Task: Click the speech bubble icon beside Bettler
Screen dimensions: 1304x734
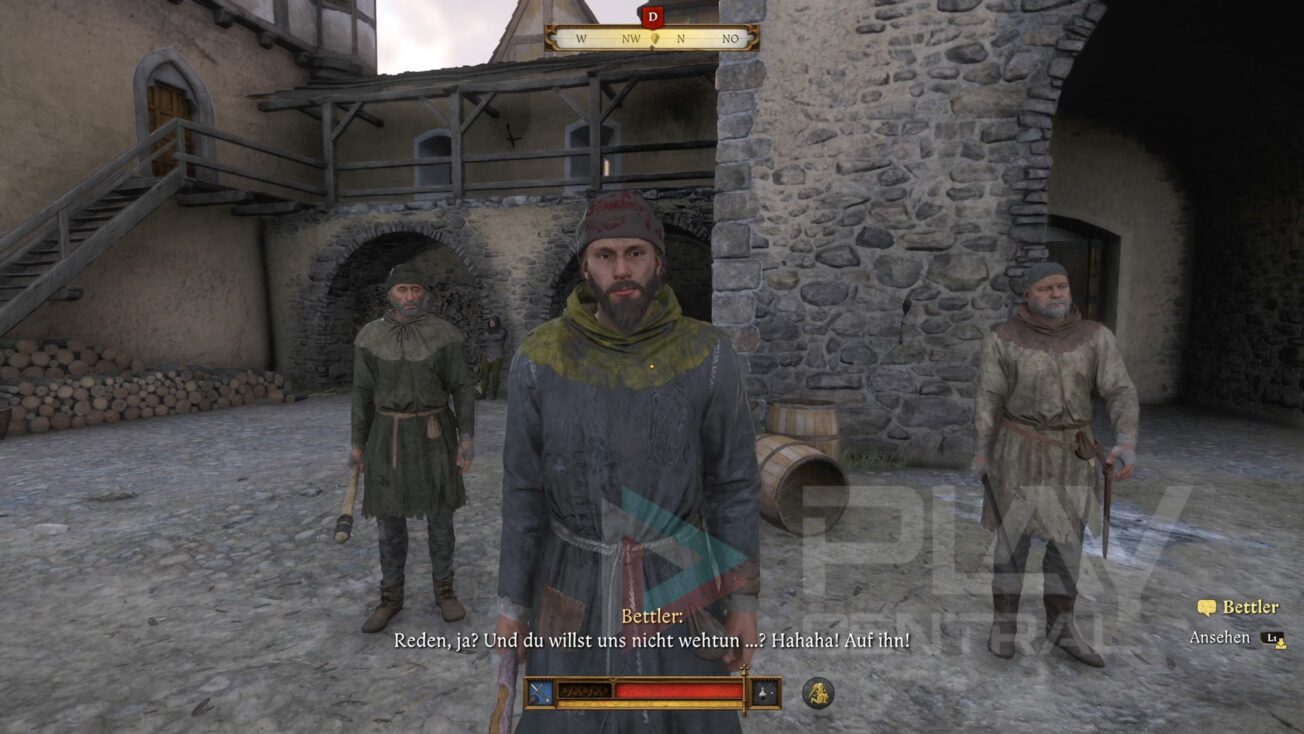Action: tap(1206, 607)
